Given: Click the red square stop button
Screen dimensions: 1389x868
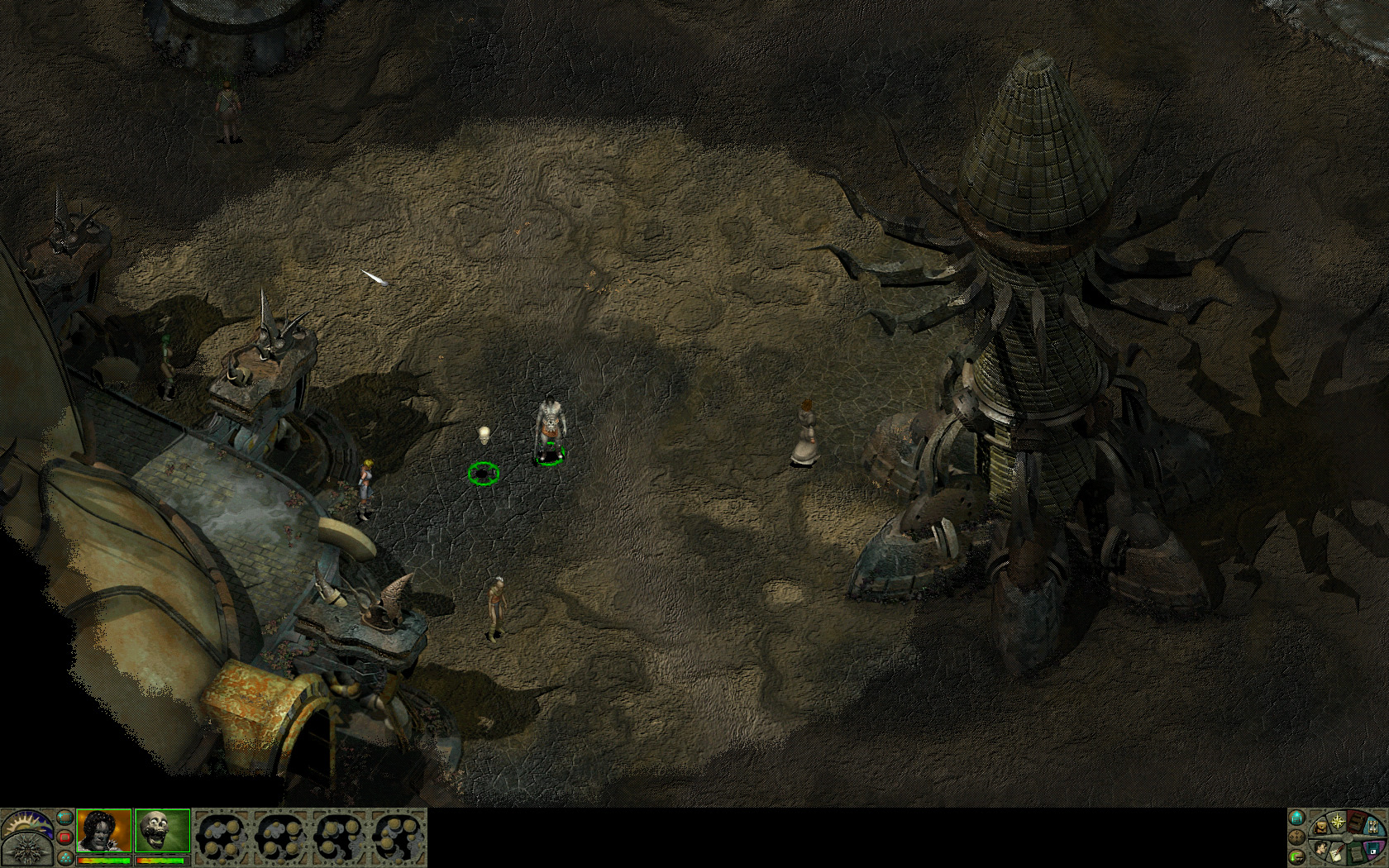Looking at the screenshot, I should coord(65,837).
